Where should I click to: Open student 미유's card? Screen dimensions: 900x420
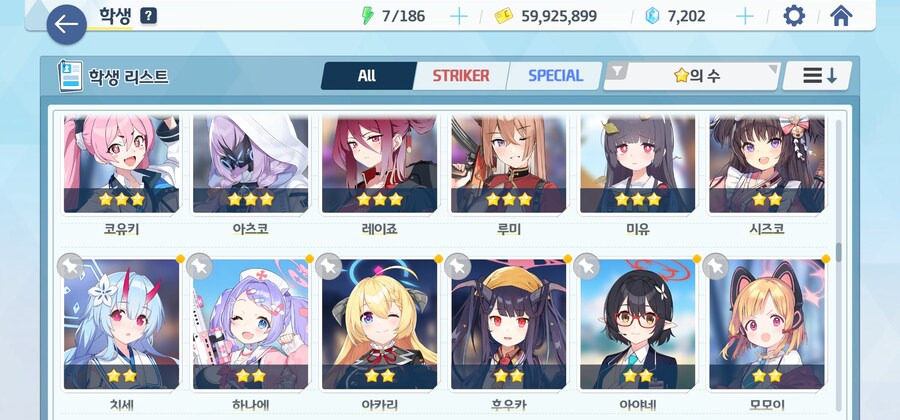(638, 165)
